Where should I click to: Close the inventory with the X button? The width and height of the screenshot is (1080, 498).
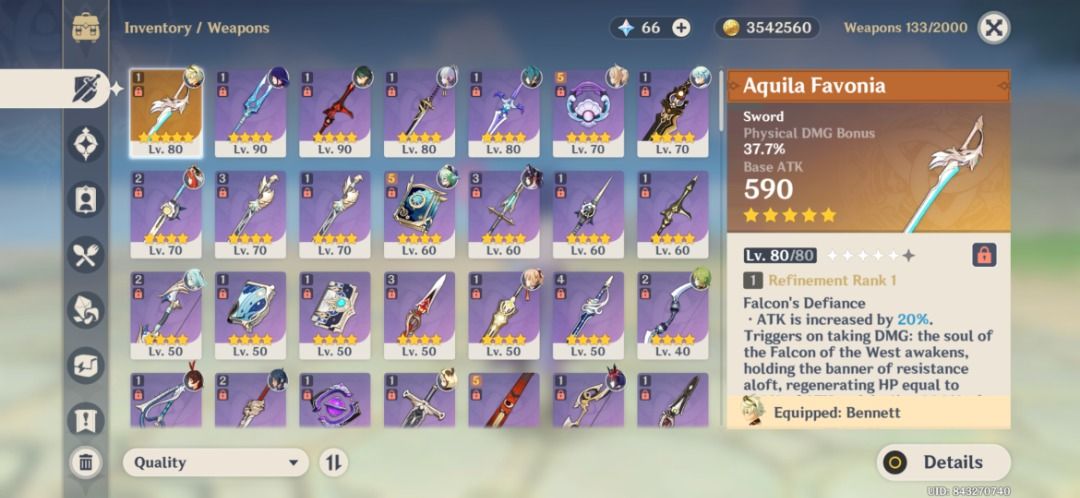pos(992,28)
